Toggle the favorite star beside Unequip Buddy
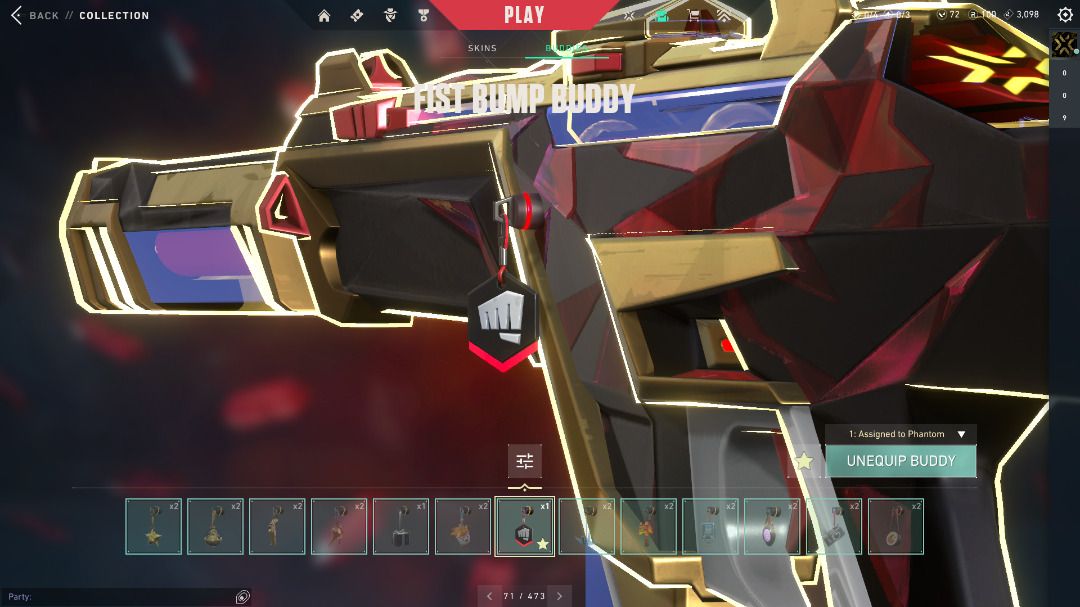This screenshot has height=607, width=1080. [x=803, y=461]
